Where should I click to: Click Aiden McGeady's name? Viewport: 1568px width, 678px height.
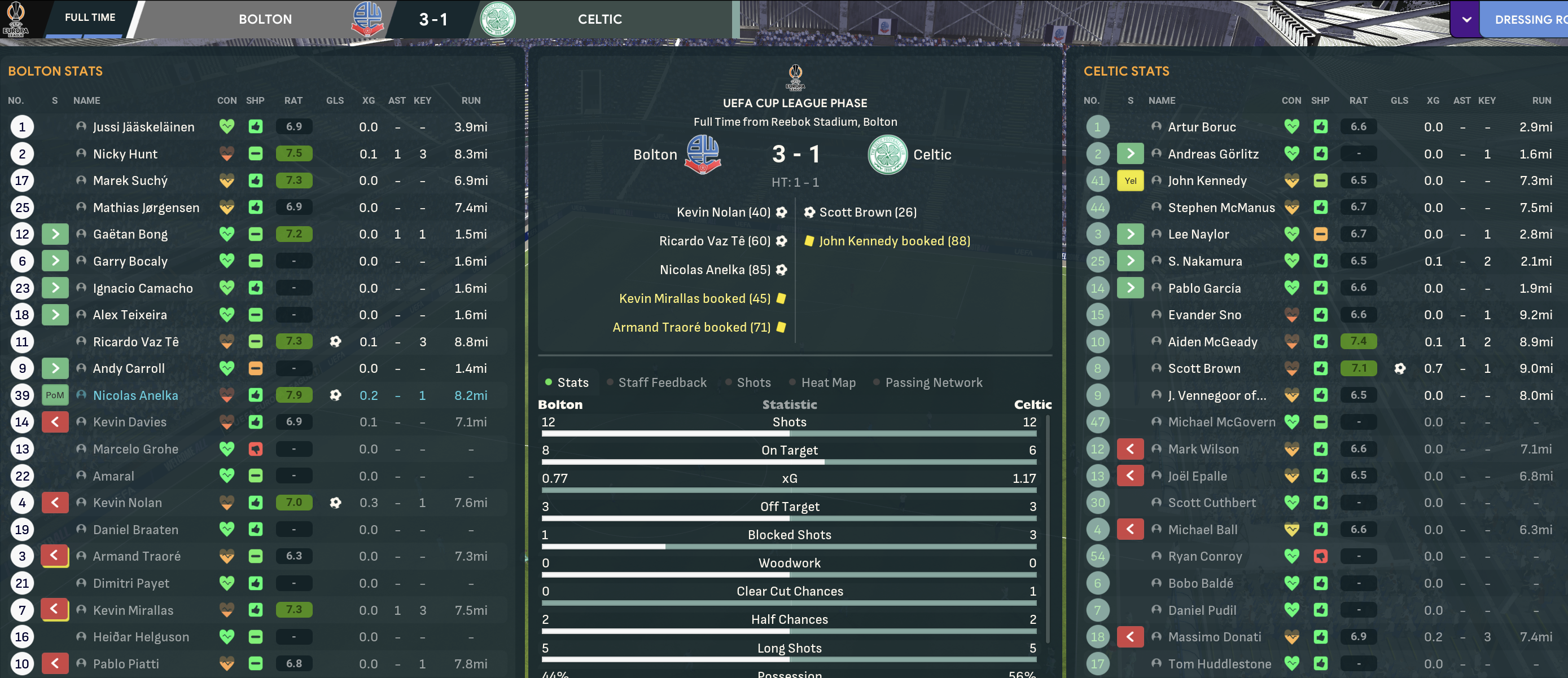(1212, 342)
